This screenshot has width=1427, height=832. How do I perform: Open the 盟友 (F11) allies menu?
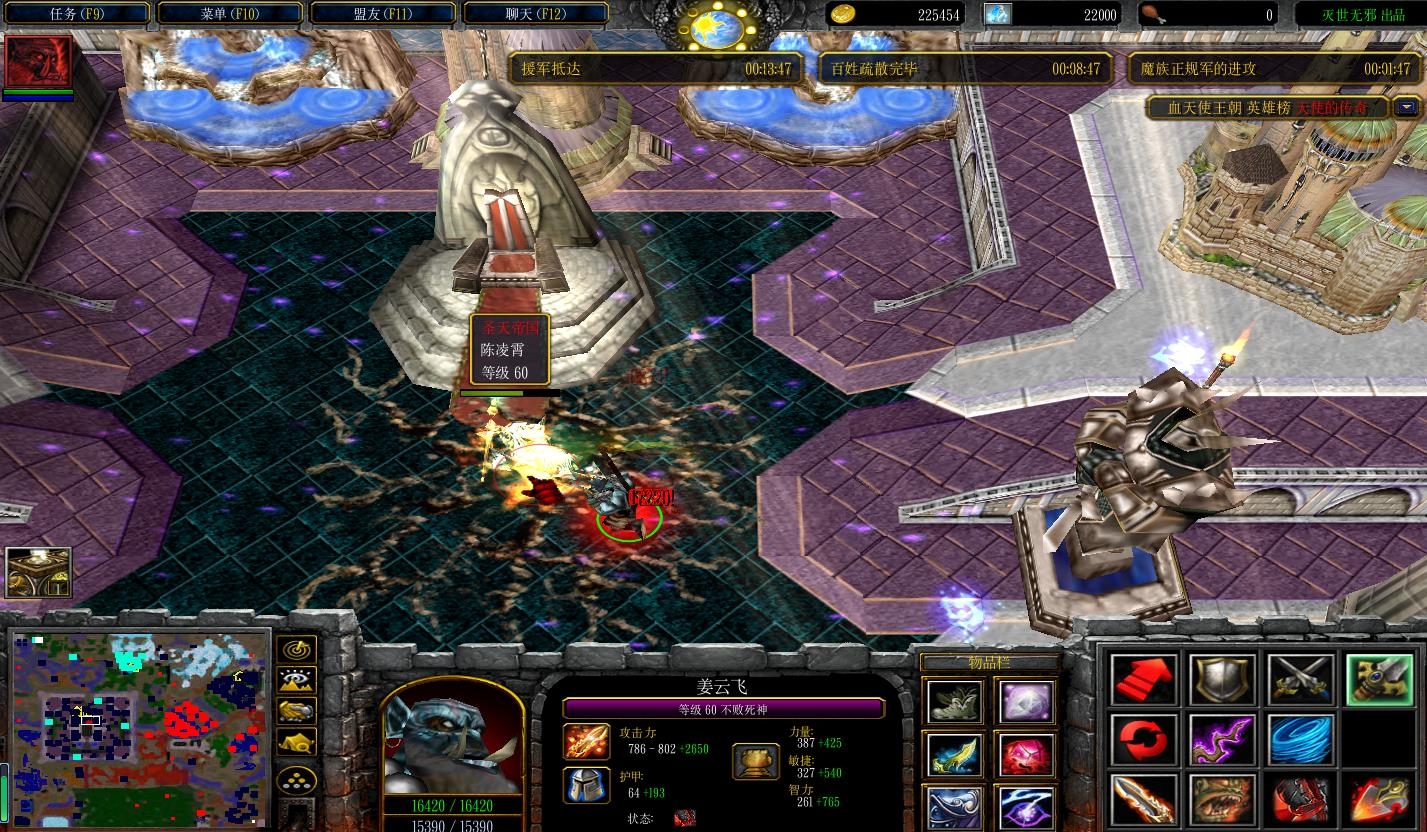pos(382,14)
